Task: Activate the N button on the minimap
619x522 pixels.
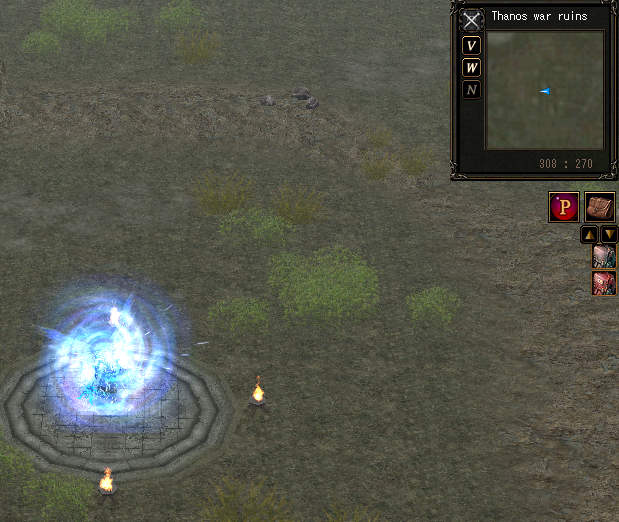Action: pos(472,90)
